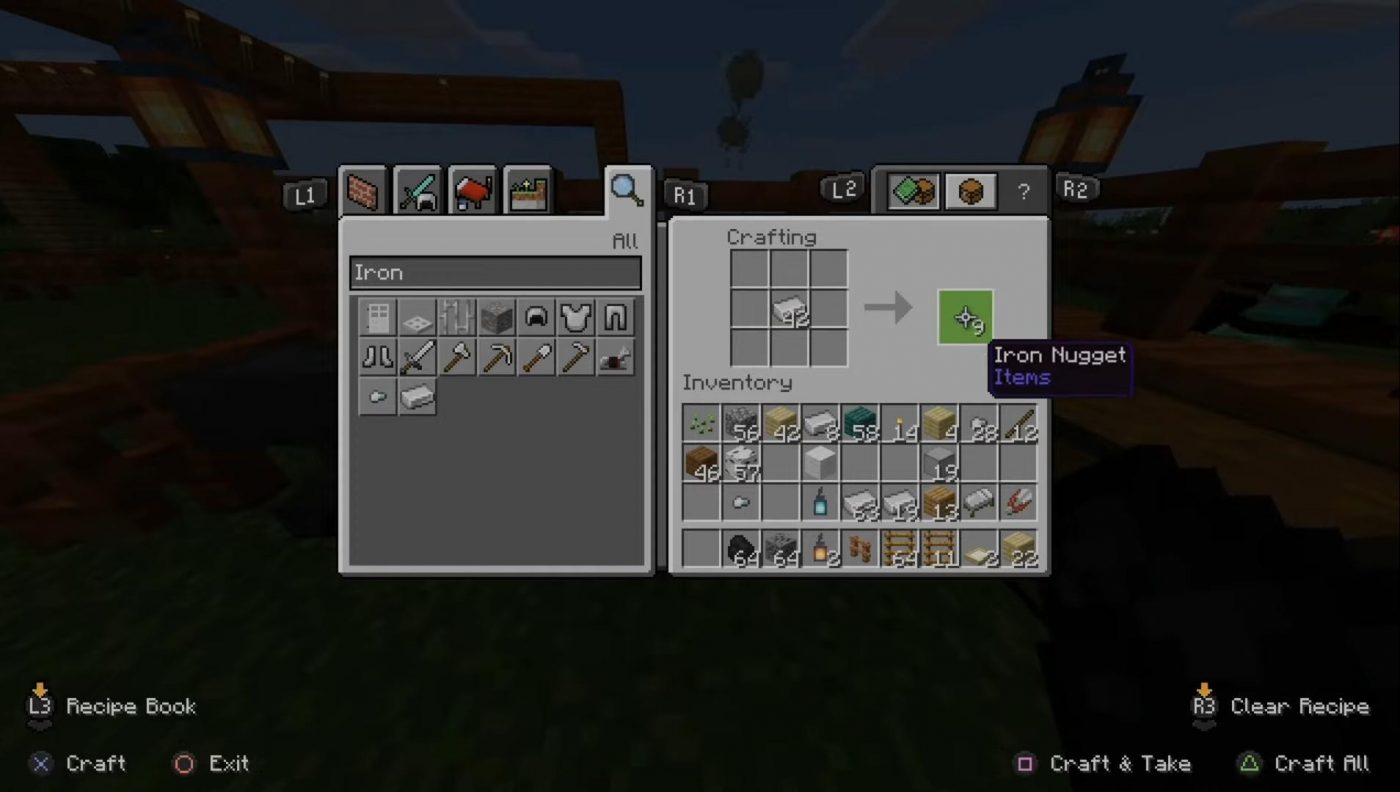Take the Iron Nugget from the output slot
The width and height of the screenshot is (1400, 792).
click(x=963, y=317)
